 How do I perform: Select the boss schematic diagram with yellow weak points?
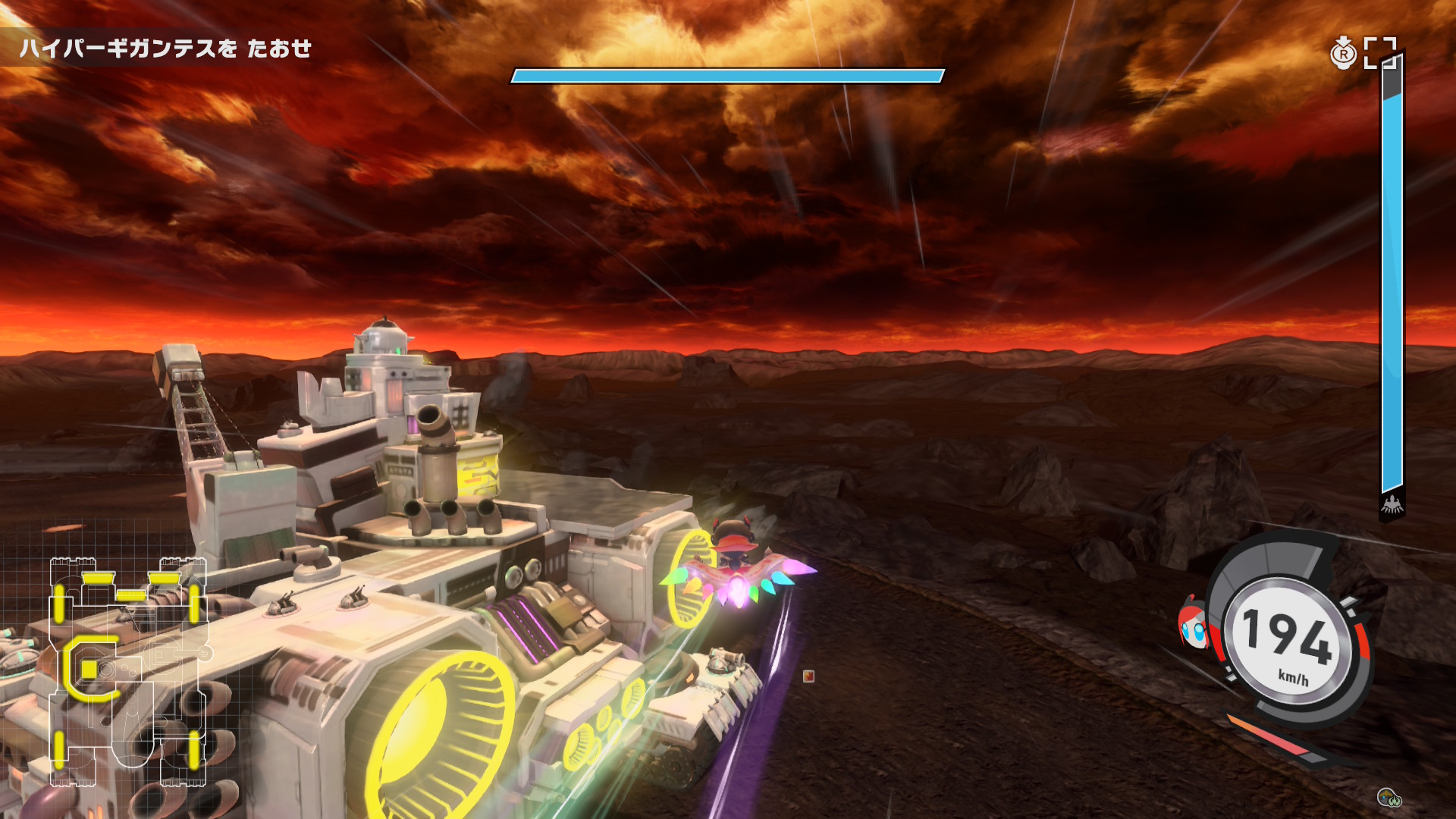pyautogui.click(x=127, y=672)
